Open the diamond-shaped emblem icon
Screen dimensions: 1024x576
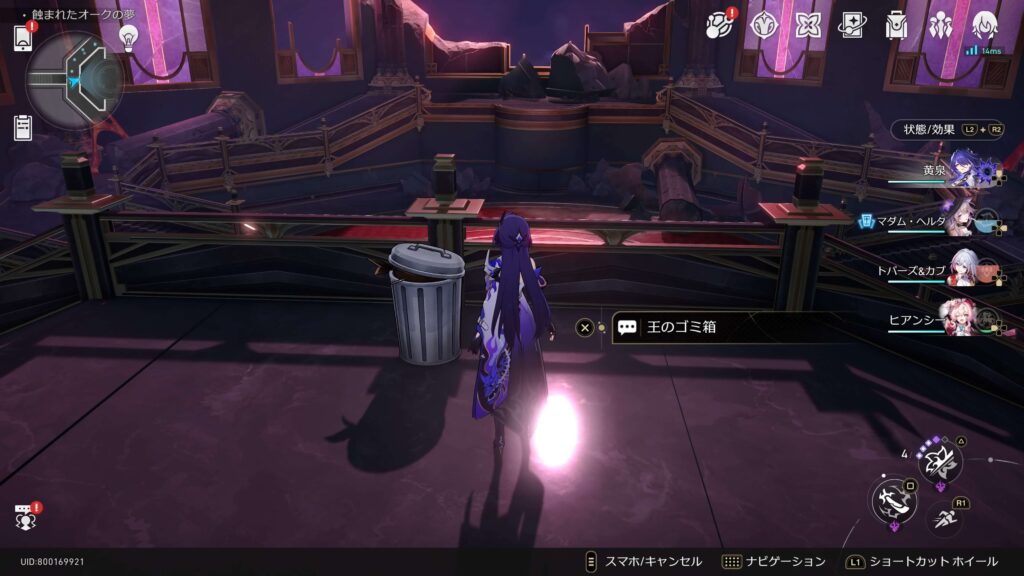pos(765,24)
